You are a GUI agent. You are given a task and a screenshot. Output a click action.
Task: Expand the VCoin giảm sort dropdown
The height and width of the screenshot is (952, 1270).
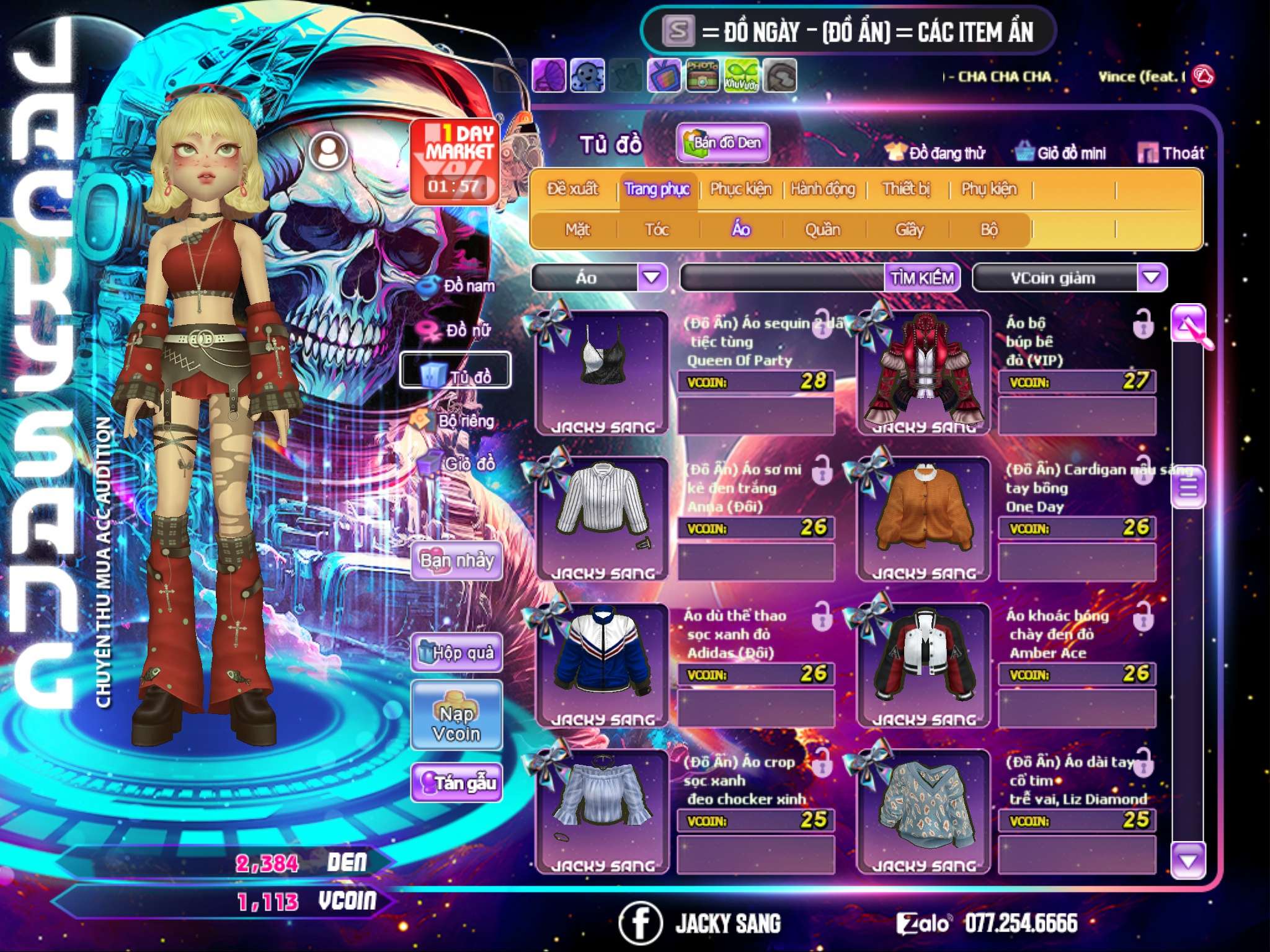click(1151, 278)
